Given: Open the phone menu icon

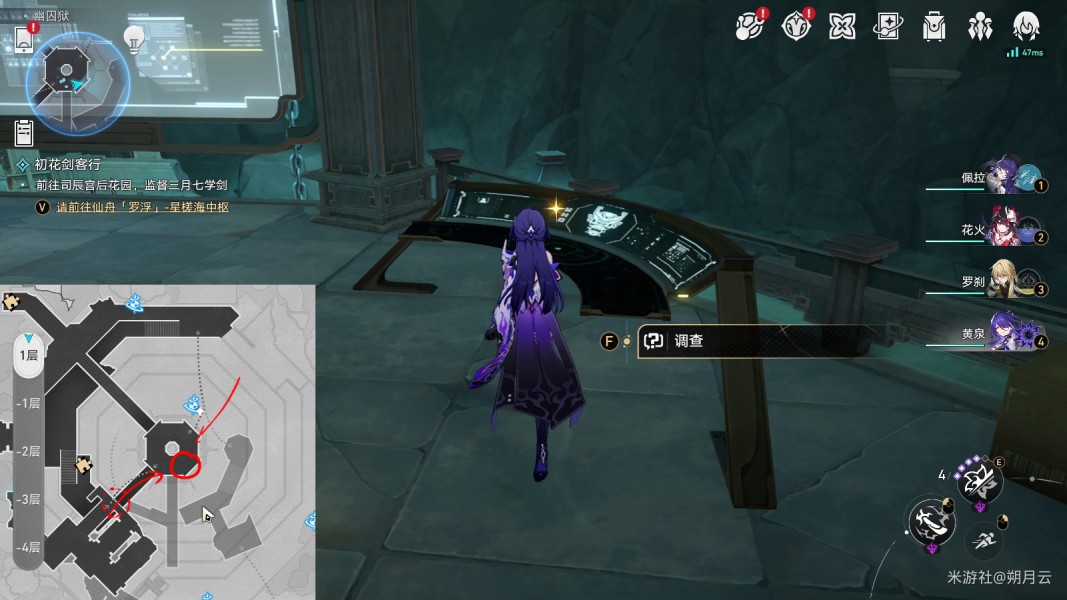Looking at the screenshot, I should coord(25,40).
